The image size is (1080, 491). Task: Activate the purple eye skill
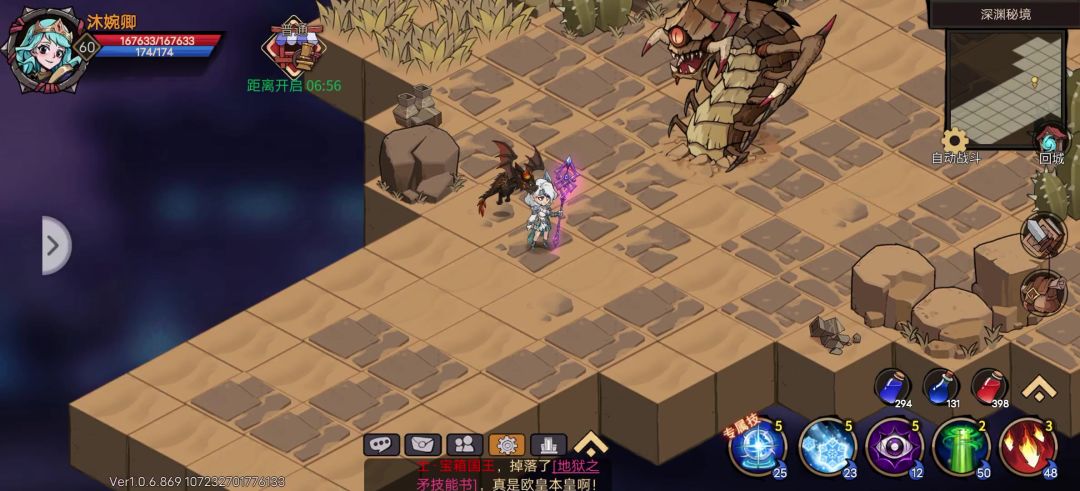coord(893,446)
